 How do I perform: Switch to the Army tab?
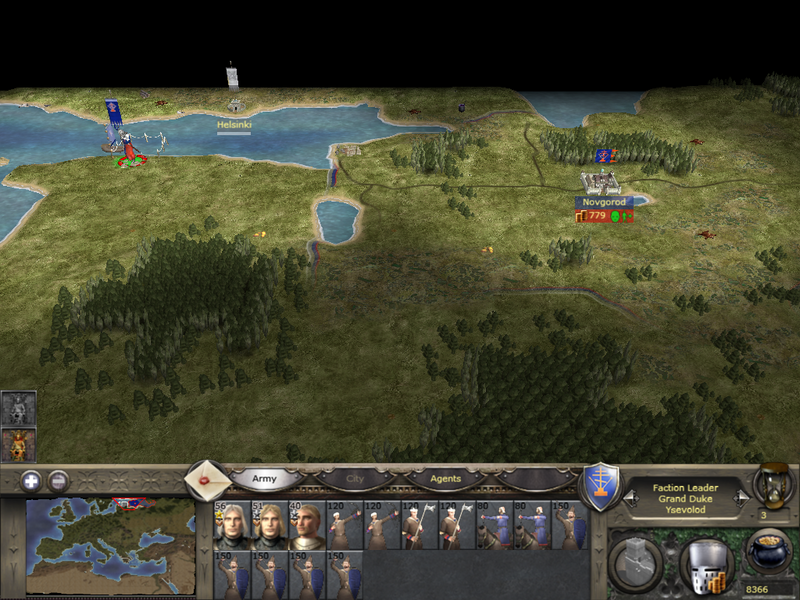[x=264, y=479]
